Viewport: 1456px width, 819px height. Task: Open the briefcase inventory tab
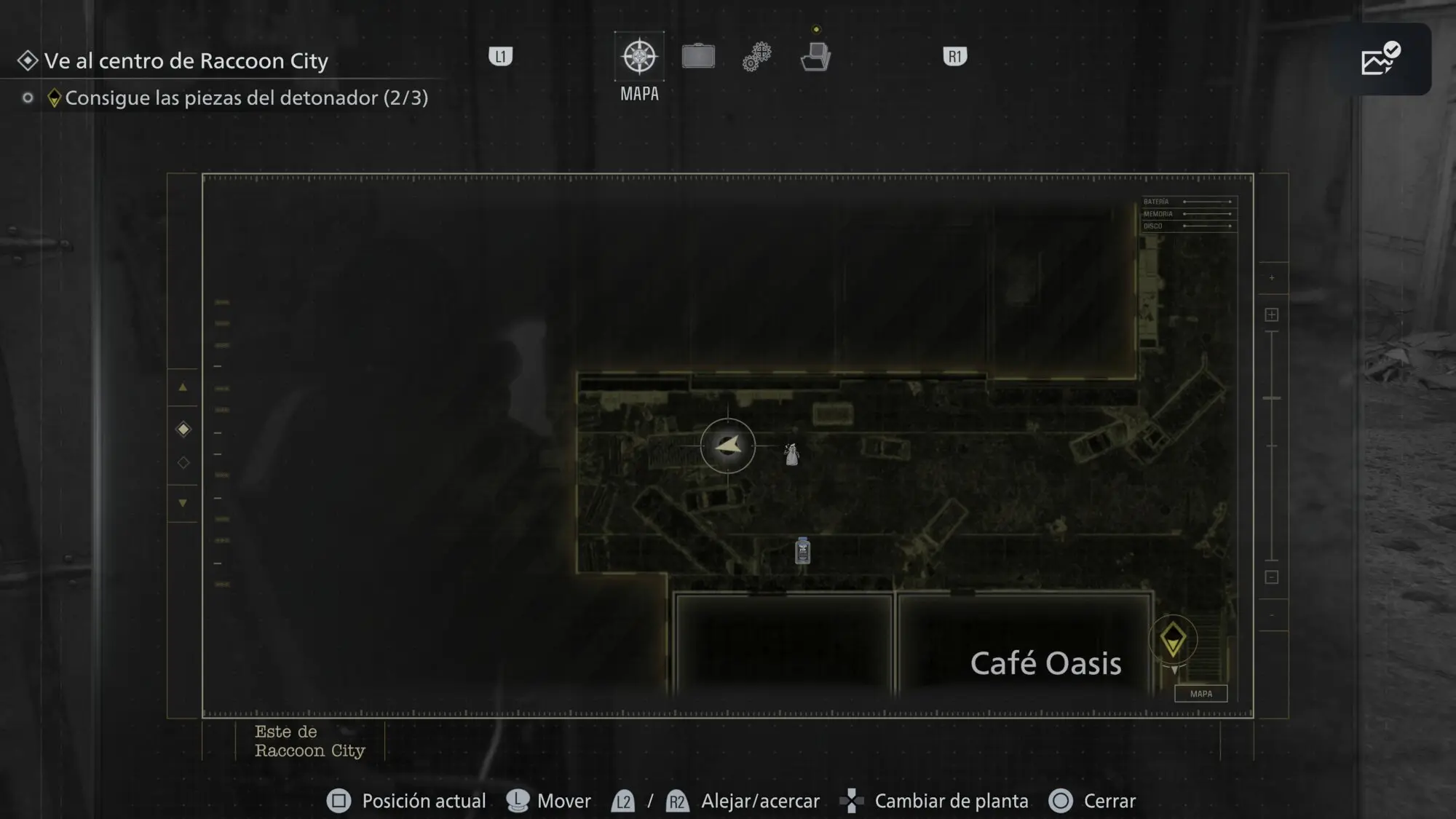(x=698, y=57)
